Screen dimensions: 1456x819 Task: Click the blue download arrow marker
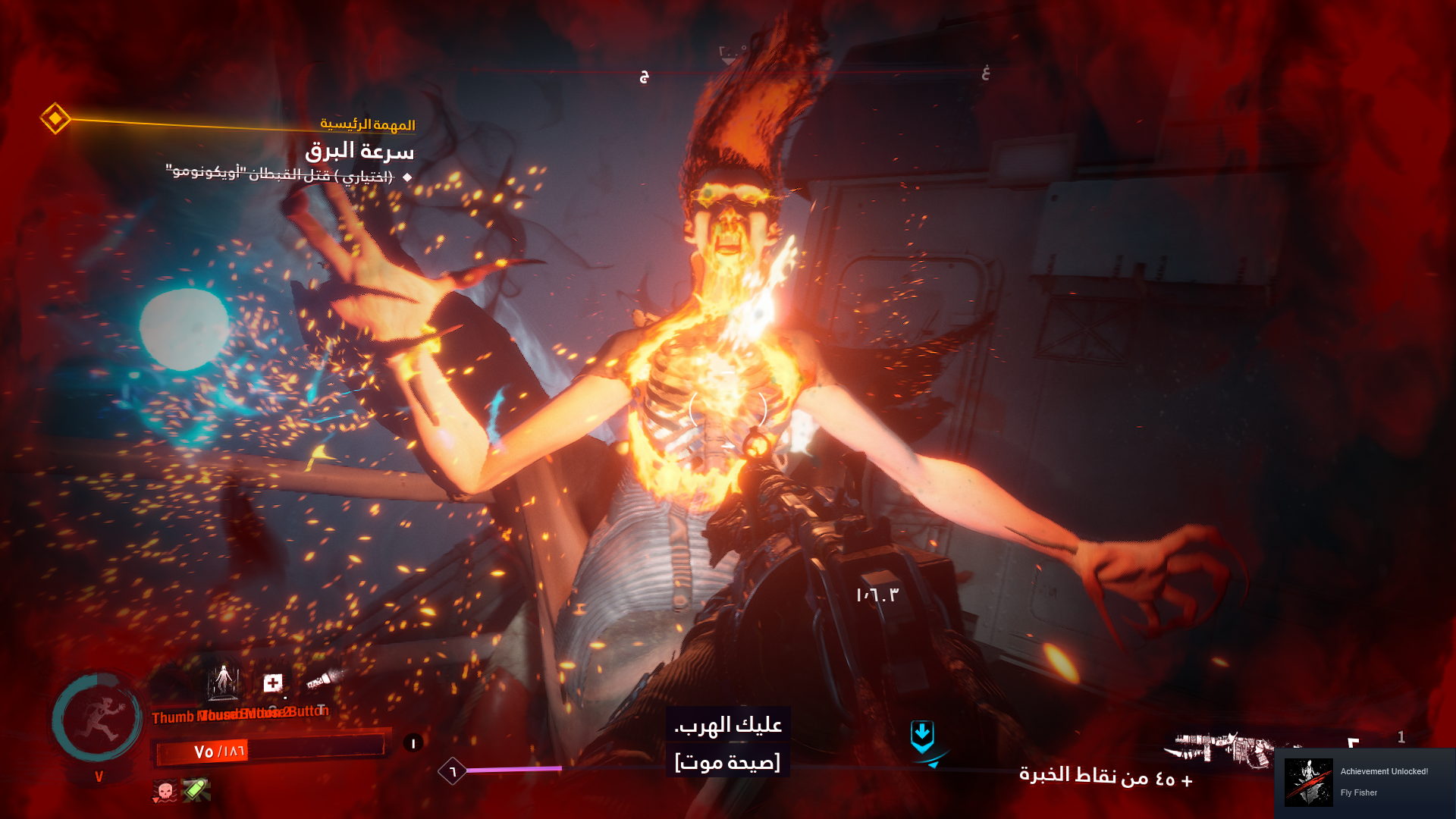click(x=922, y=736)
